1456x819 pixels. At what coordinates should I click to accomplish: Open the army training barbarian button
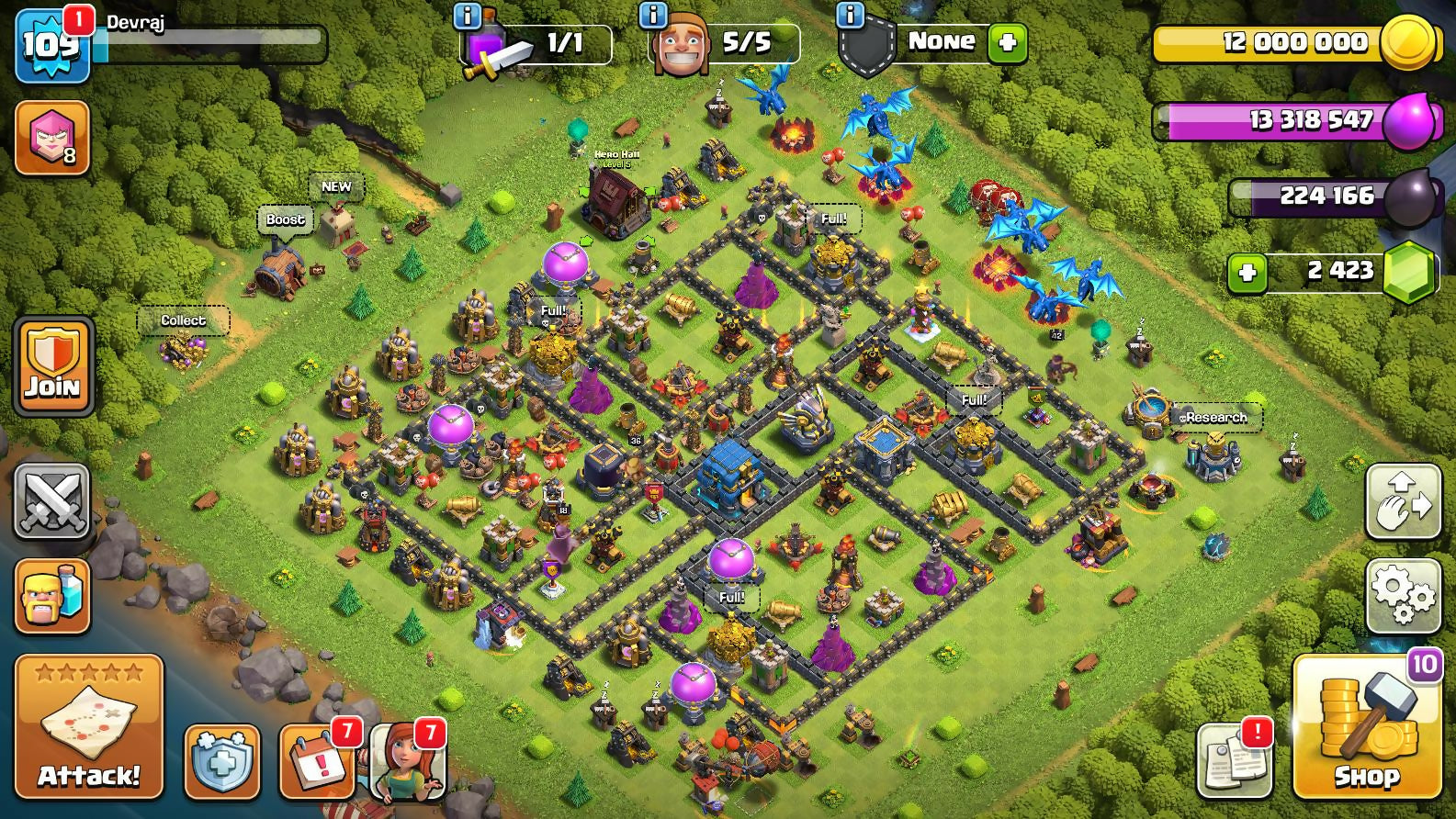[x=52, y=596]
